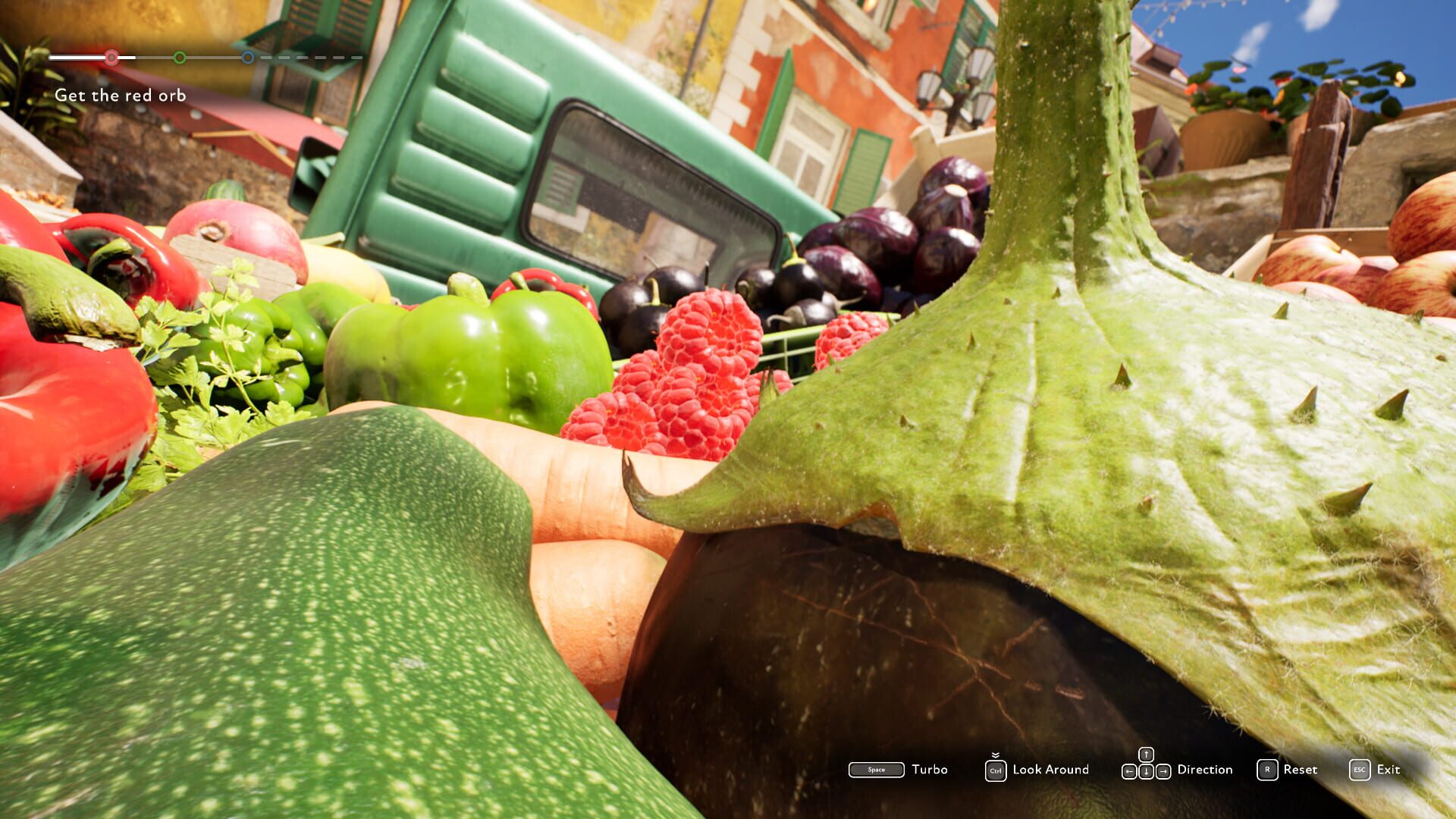This screenshot has height=819, width=1456.
Task: Click the down arrow Direction key icon
Action: click(x=1146, y=770)
